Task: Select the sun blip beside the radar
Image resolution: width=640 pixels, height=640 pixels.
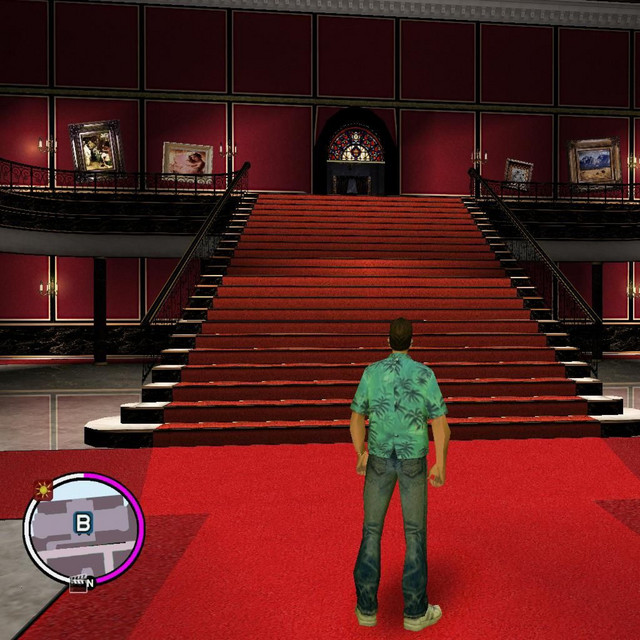Action: [43, 490]
